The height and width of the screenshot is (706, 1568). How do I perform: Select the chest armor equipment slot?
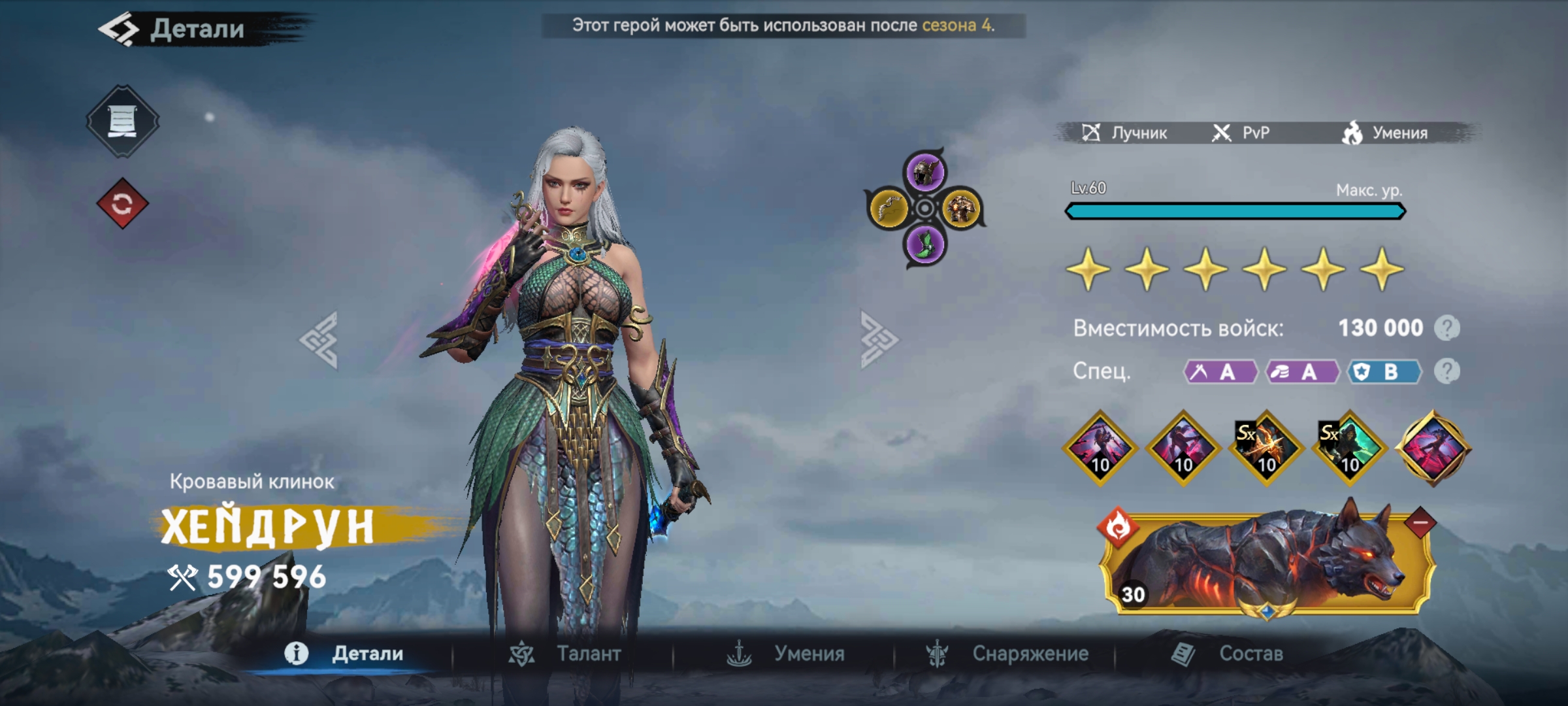coord(961,209)
